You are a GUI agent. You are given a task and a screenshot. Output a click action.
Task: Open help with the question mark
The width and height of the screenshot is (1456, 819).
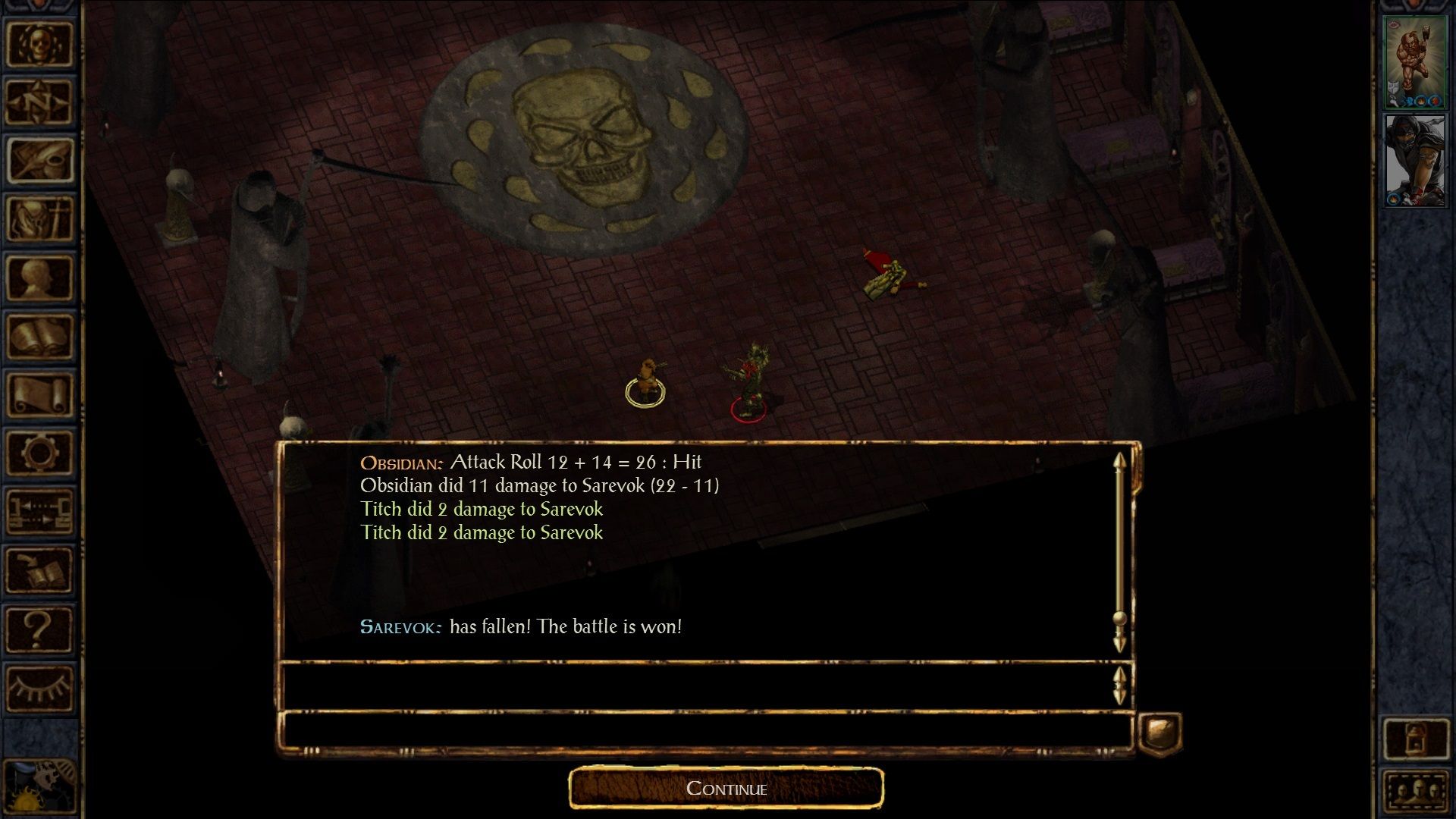(x=40, y=629)
